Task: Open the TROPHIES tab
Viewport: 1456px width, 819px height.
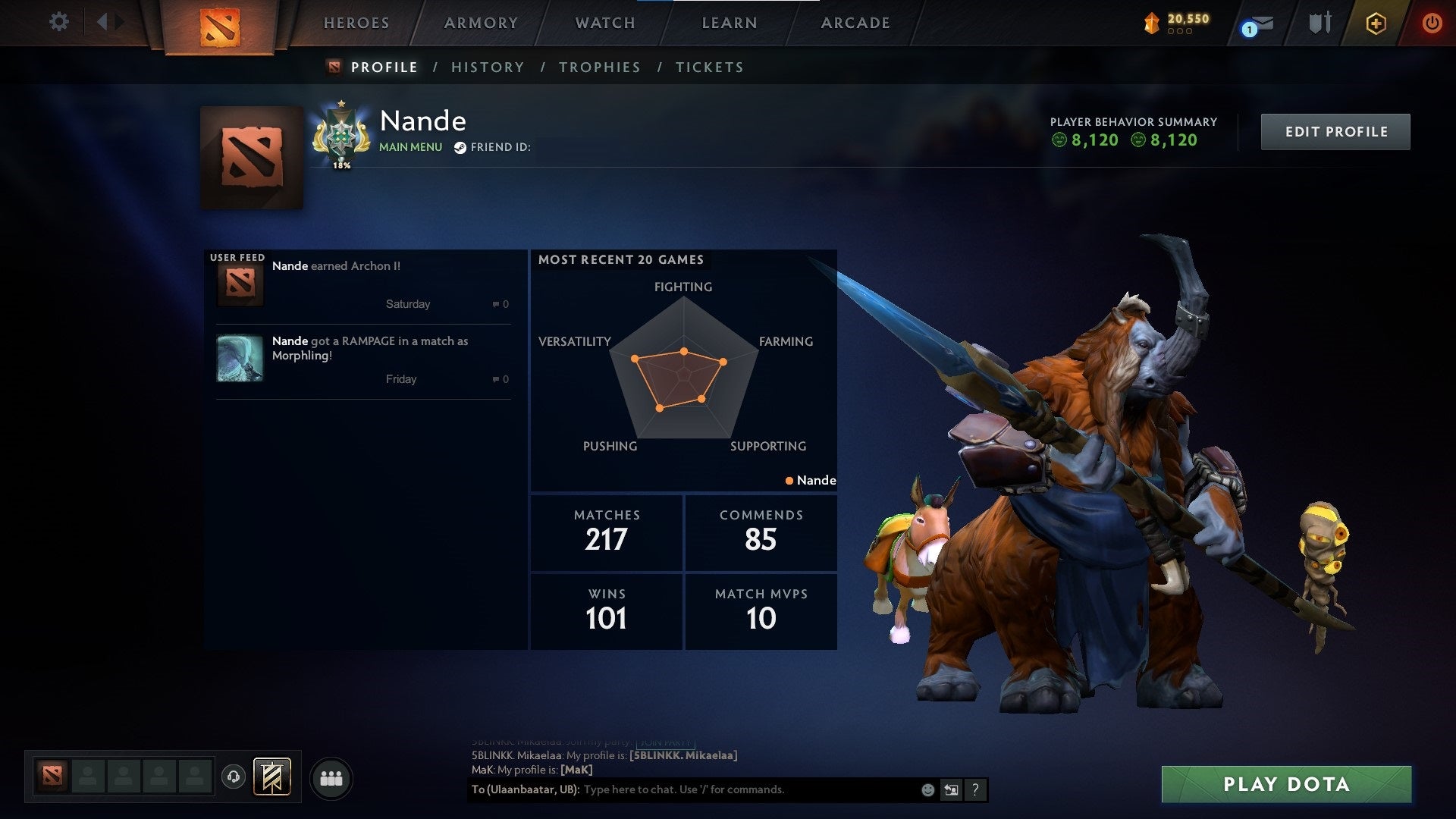Action: [599, 67]
